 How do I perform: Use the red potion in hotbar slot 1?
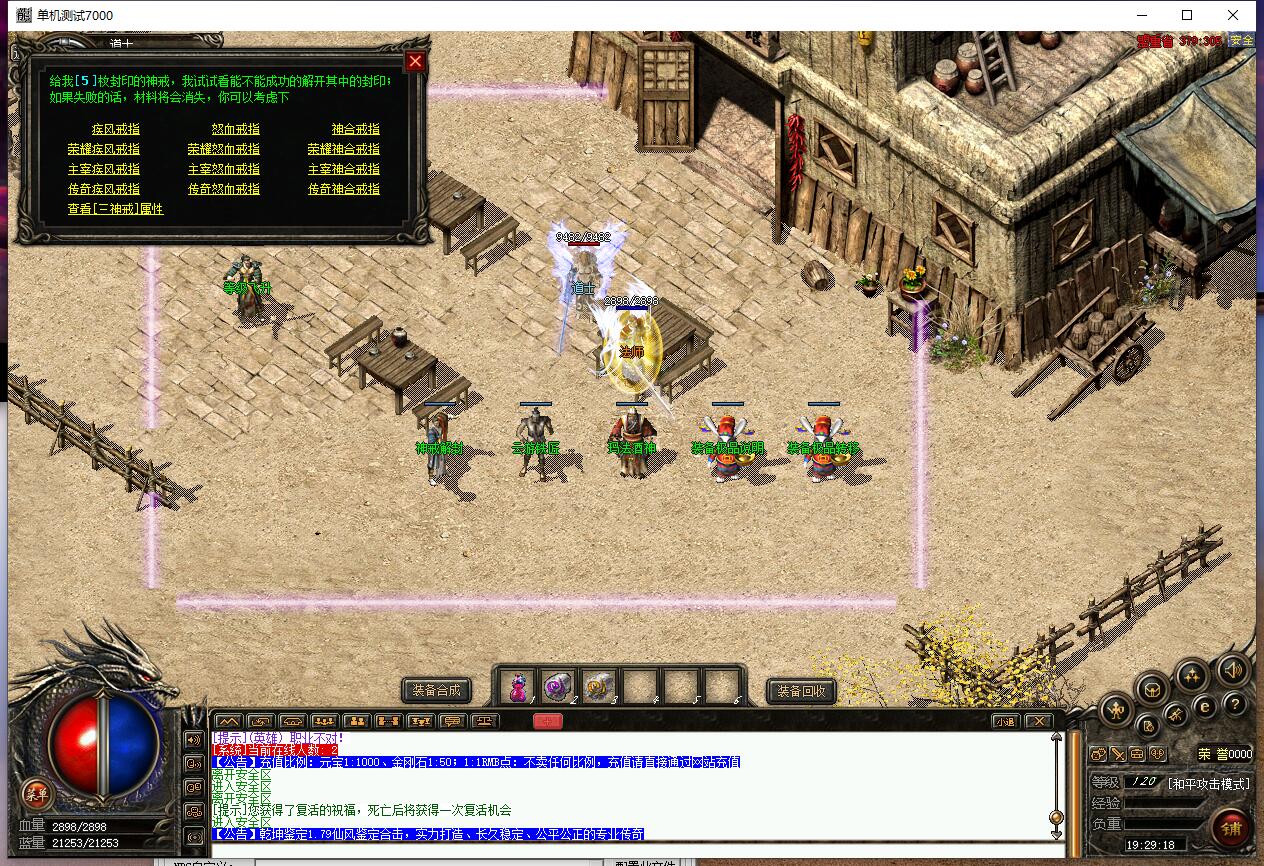tap(518, 687)
